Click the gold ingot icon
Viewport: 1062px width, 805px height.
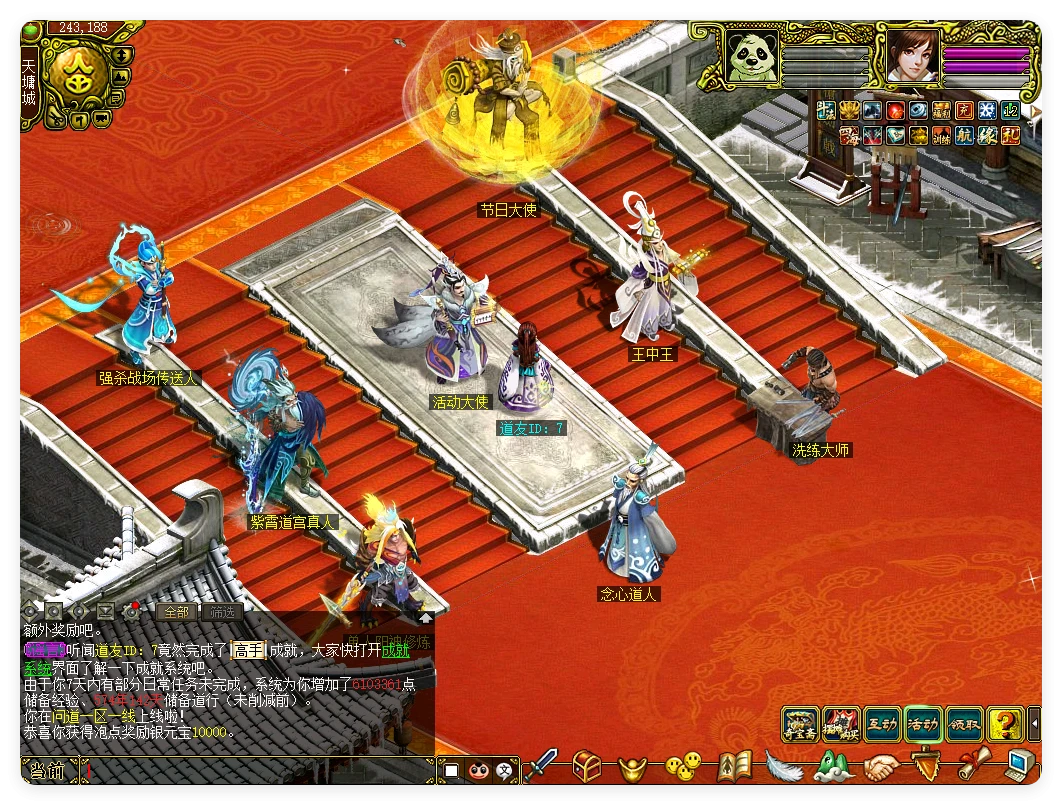pos(636,768)
